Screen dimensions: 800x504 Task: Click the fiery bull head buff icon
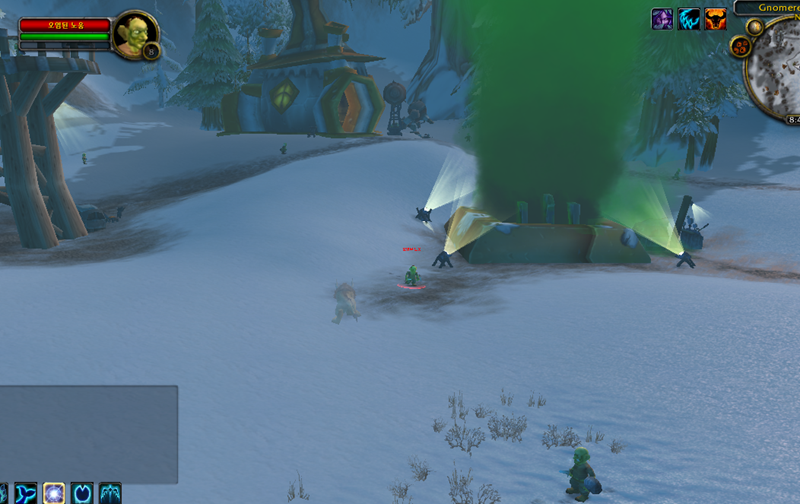[x=715, y=19]
